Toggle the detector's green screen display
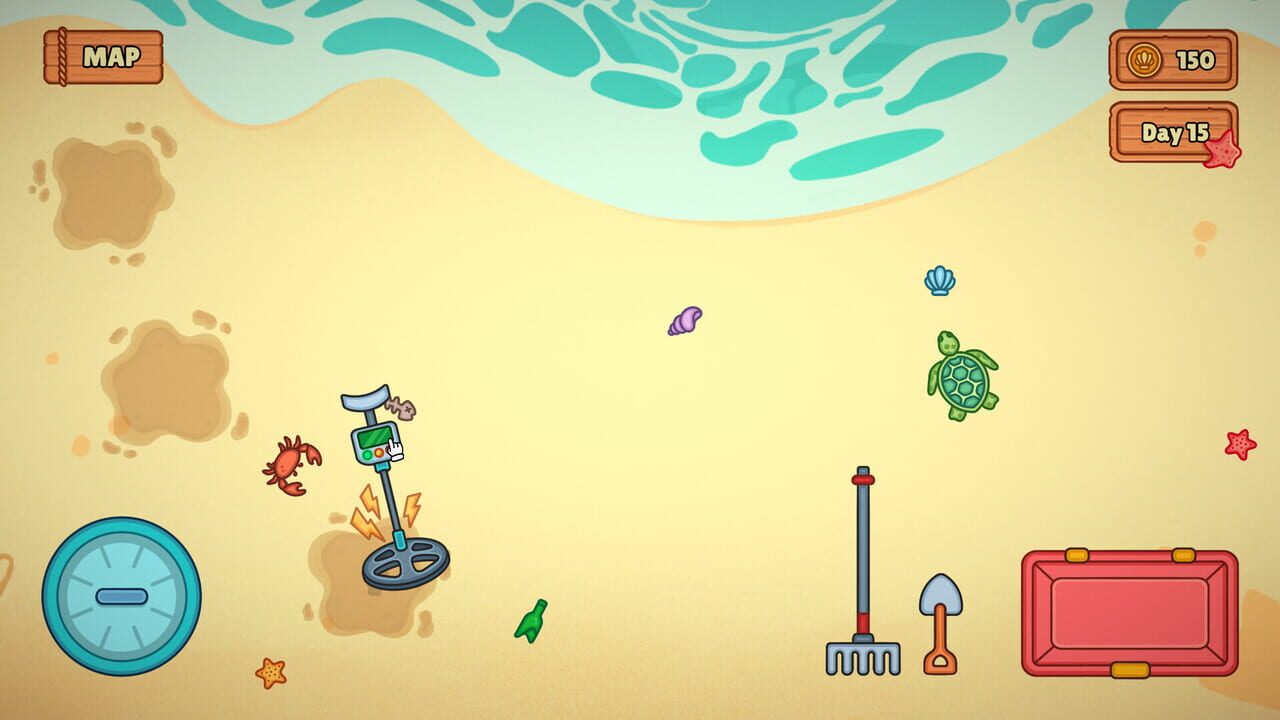The height and width of the screenshot is (720, 1280). click(373, 437)
